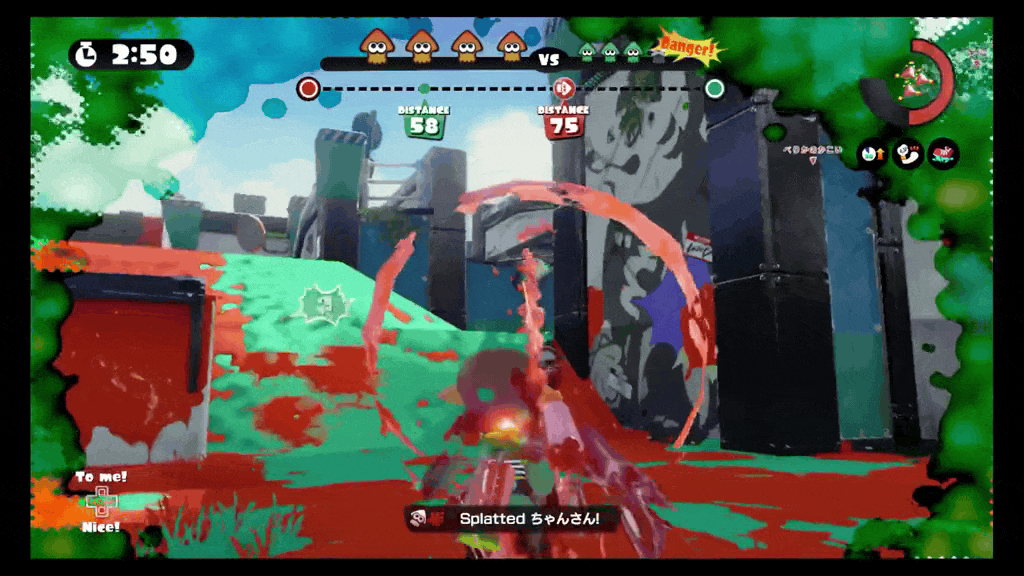Click the red tower marker on the track
The width and height of the screenshot is (1024, 576).
coord(563,88)
